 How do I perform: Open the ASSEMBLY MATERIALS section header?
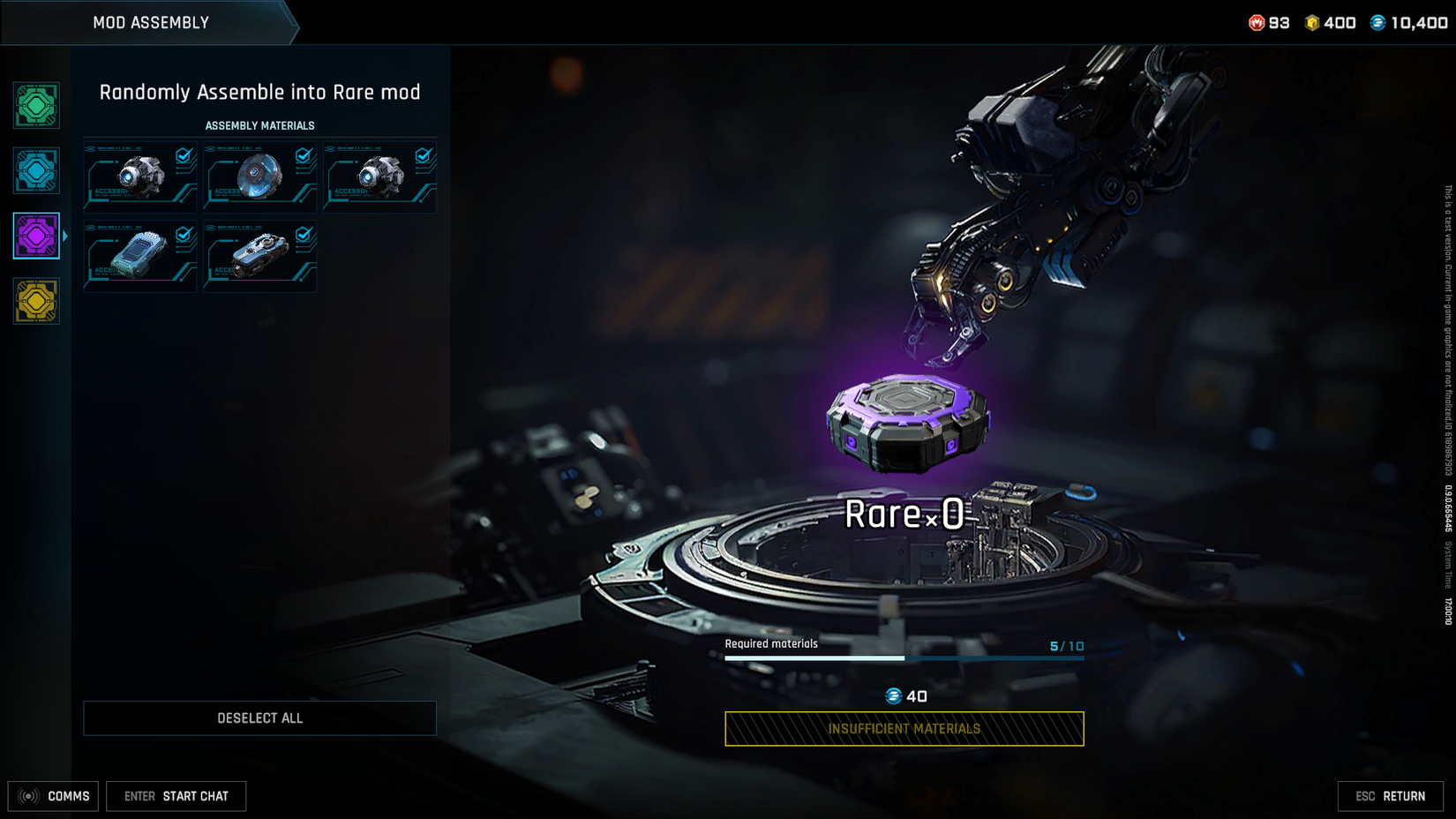pyautogui.click(x=259, y=125)
